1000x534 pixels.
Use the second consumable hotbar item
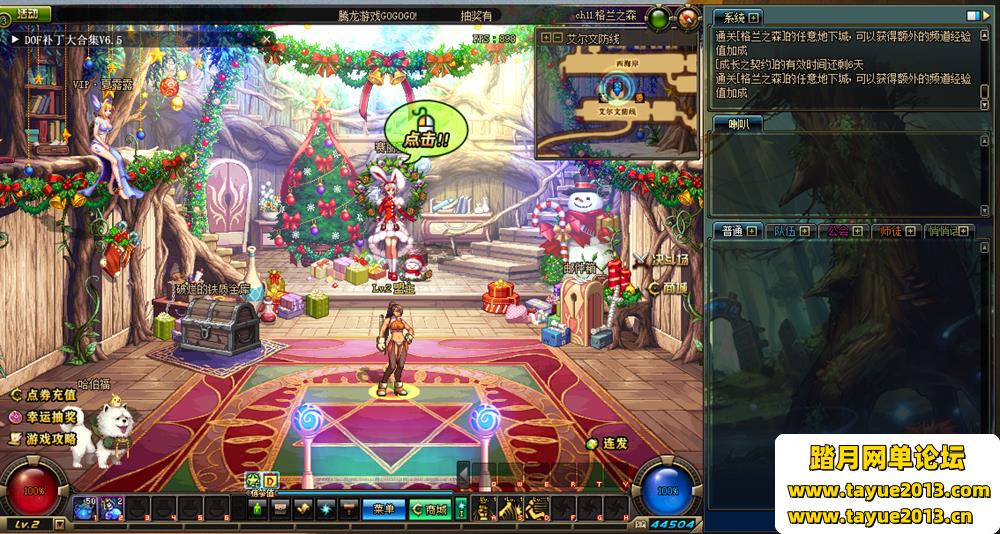112,508
